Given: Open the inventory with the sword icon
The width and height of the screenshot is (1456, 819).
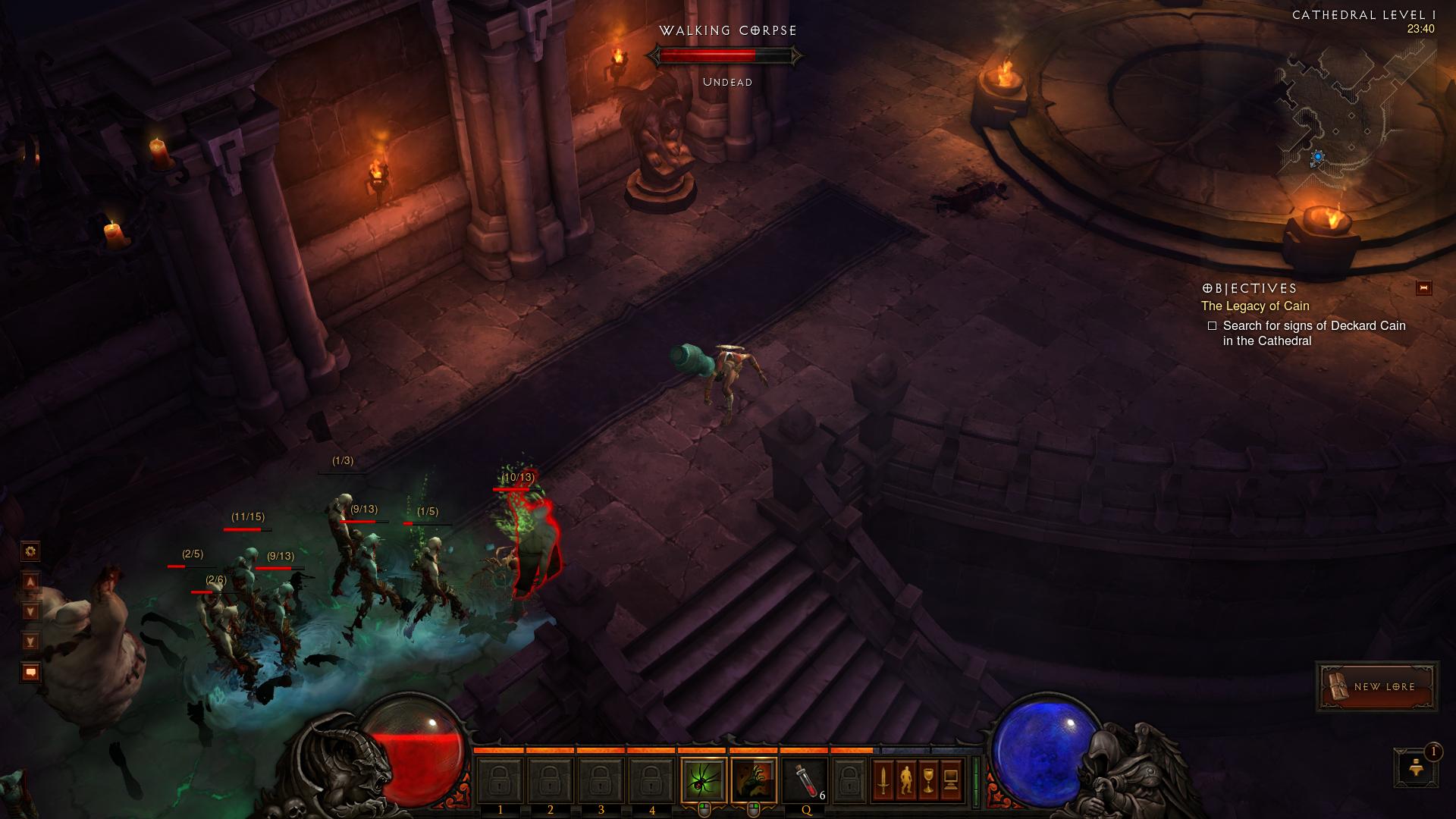Looking at the screenshot, I should click(883, 781).
